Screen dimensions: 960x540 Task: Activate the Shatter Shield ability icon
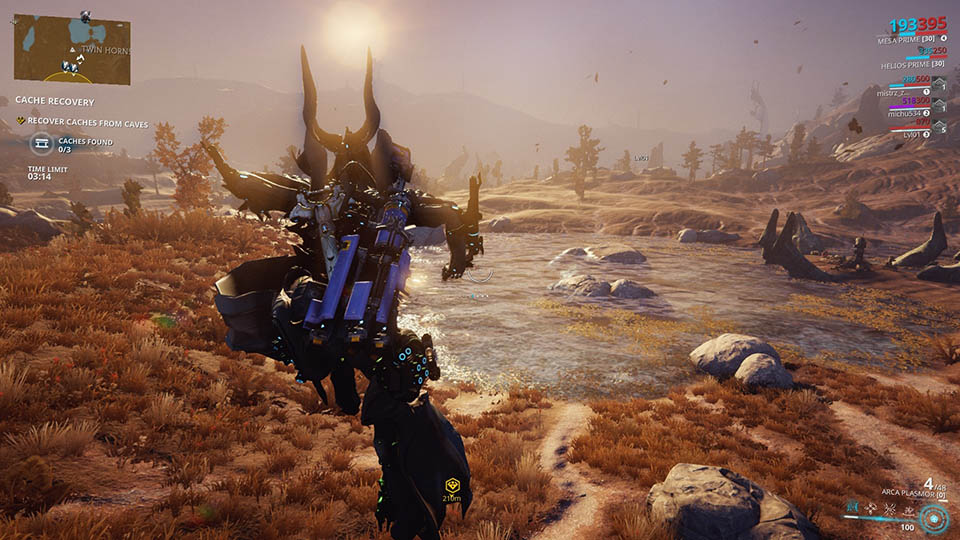tap(888, 507)
